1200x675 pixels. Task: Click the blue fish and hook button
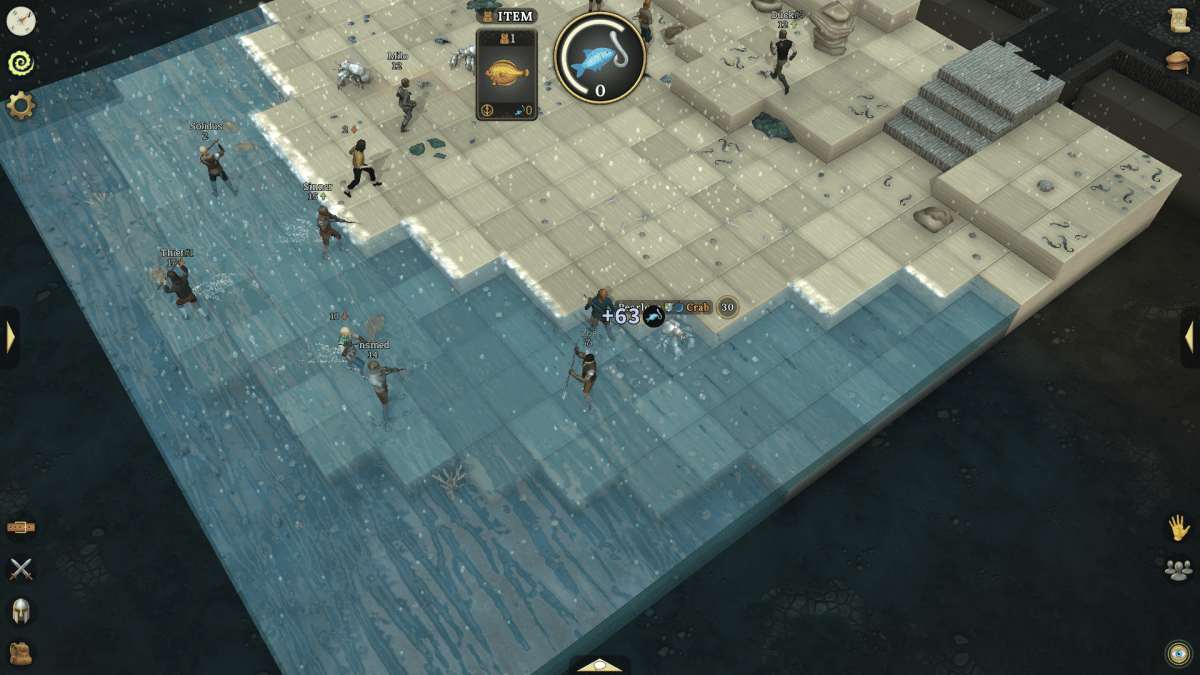coord(600,57)
